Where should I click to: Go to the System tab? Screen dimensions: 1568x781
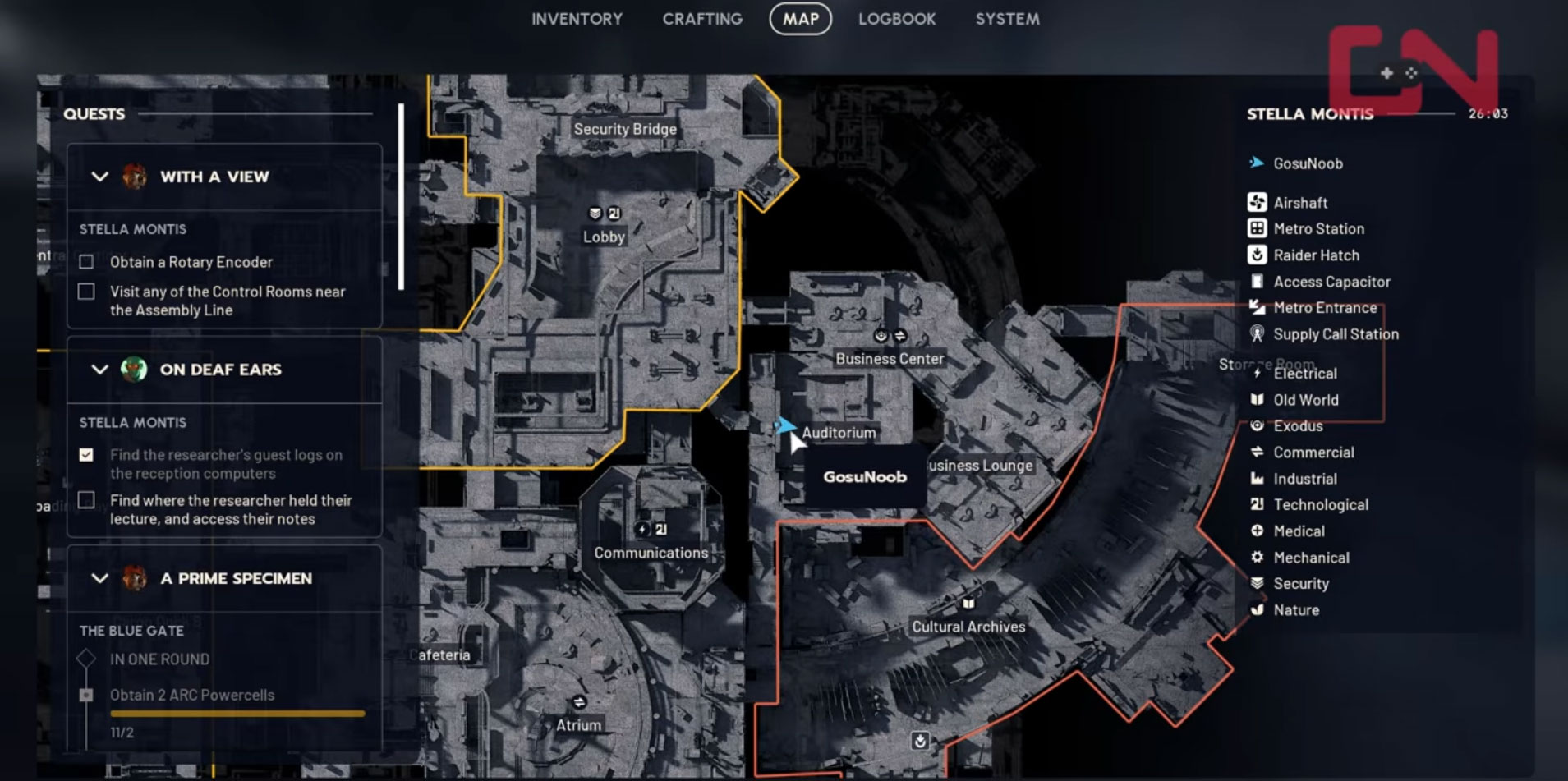pyautogui.click(x=1007, y=19)
